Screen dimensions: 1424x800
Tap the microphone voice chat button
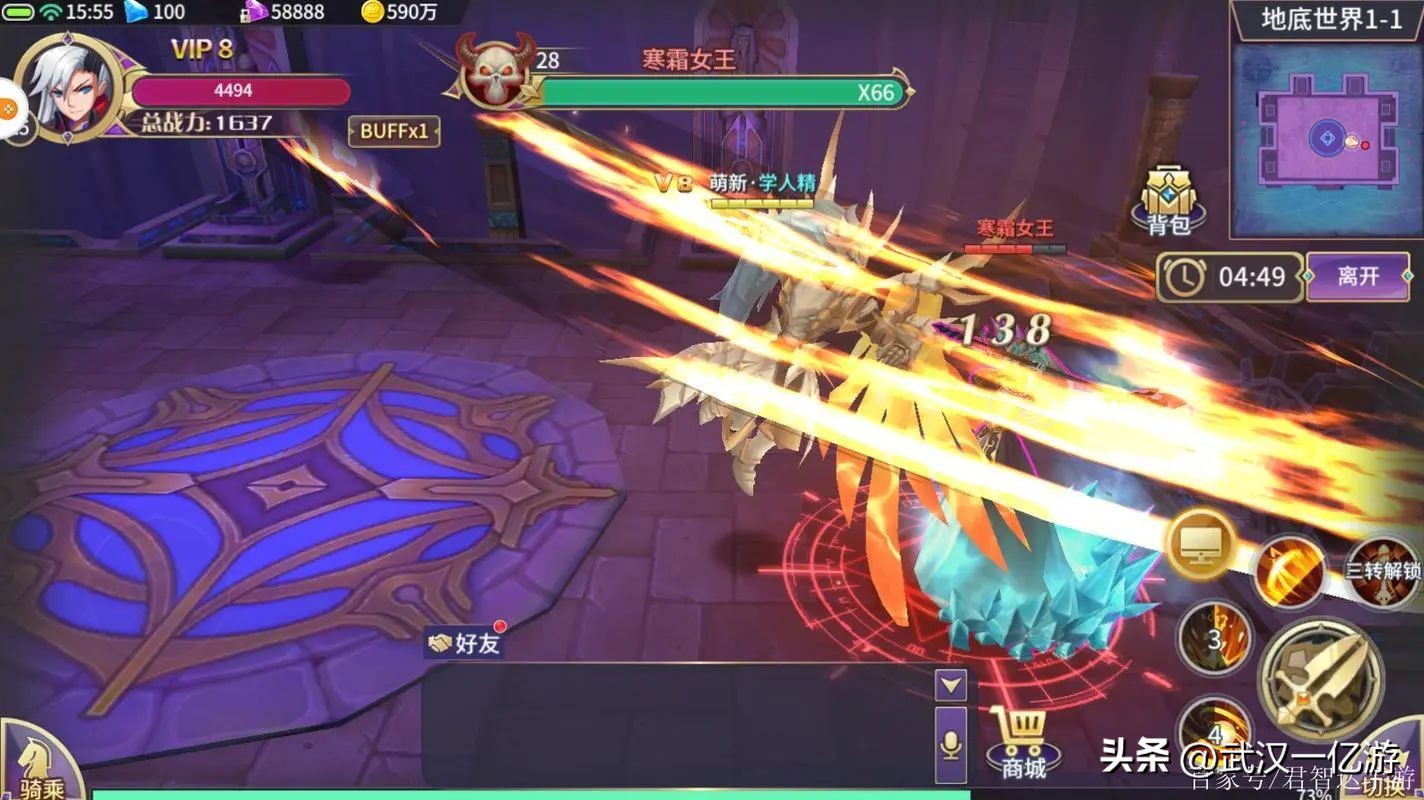point(951,744)
